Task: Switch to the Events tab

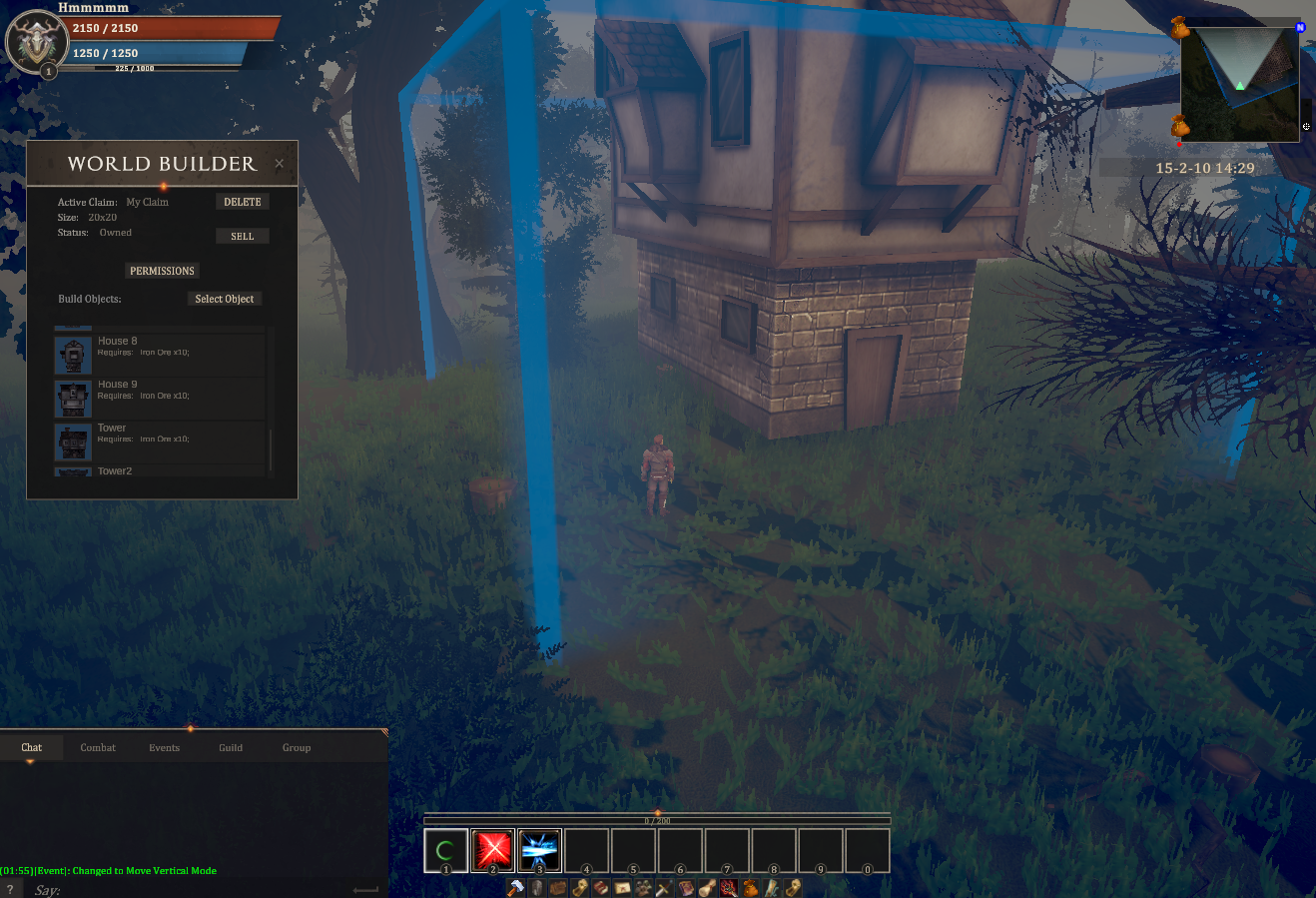Action: pyautogui.click(x=164, y=747)
